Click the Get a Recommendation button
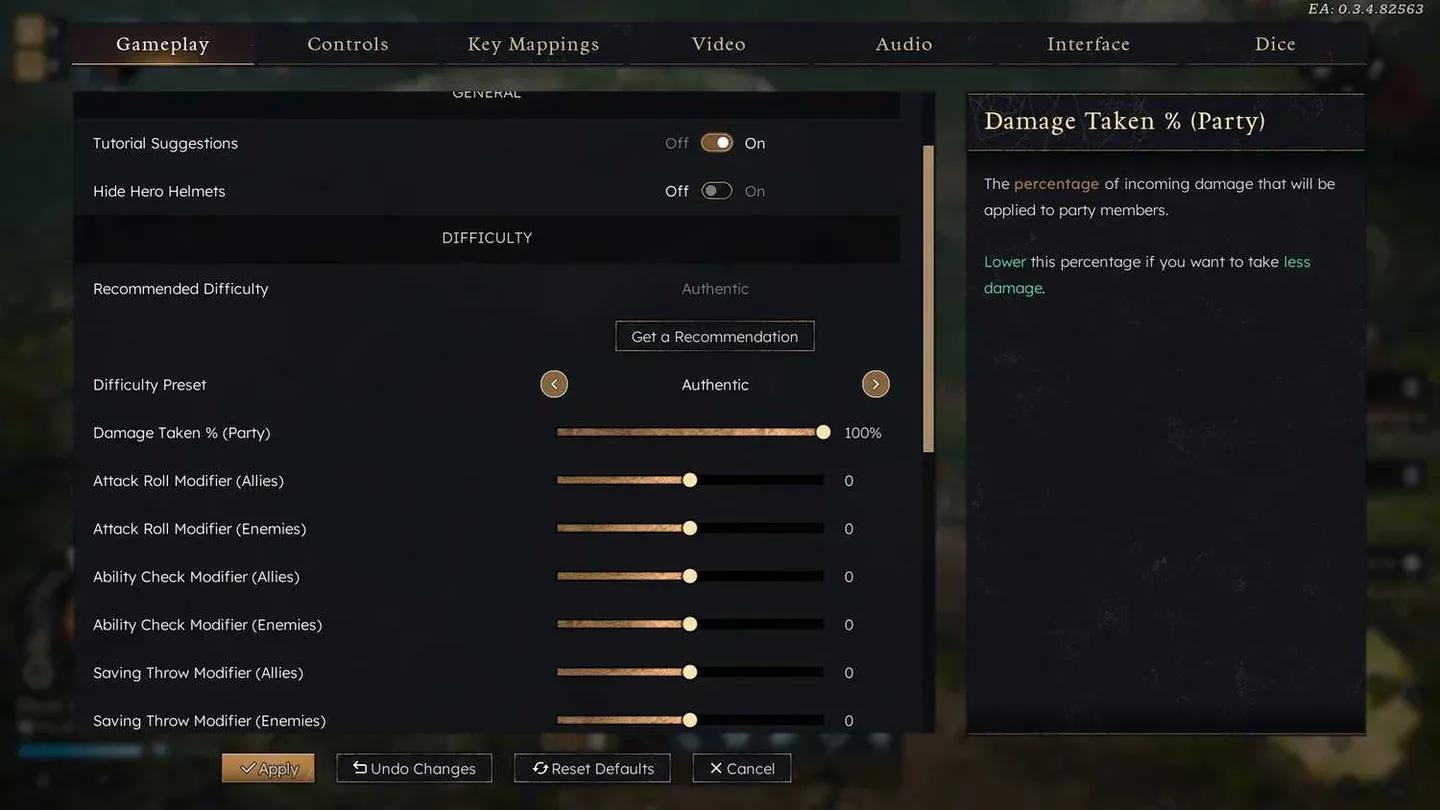Image resolution: width=1440 pixels, height=810 pixels. 715,337
